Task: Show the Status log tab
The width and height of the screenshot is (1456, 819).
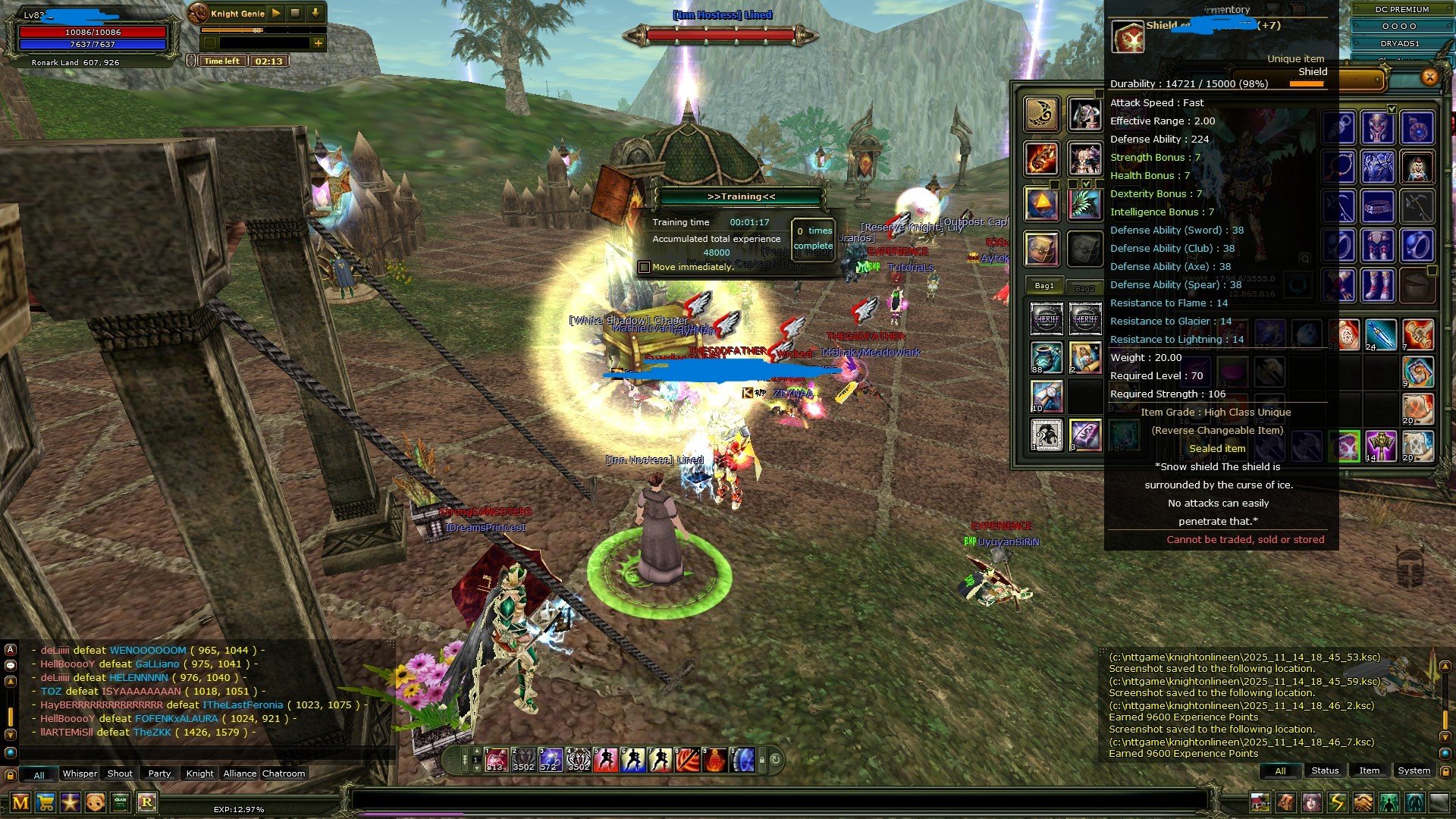Action: [1325, 770]
